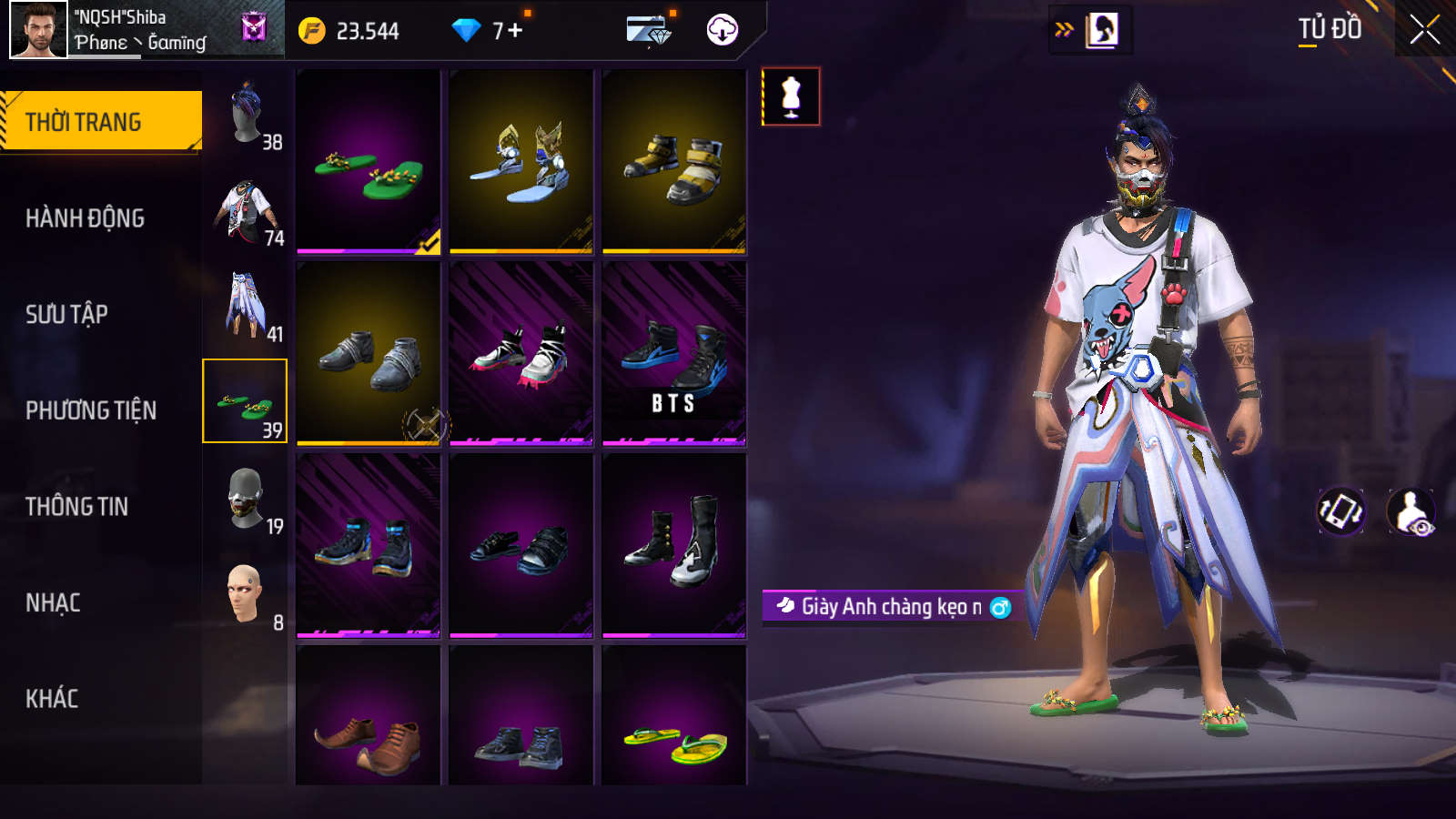1456x819 pixels.
Task: Click the mannequin outfit icon
Action: (791, 96)
